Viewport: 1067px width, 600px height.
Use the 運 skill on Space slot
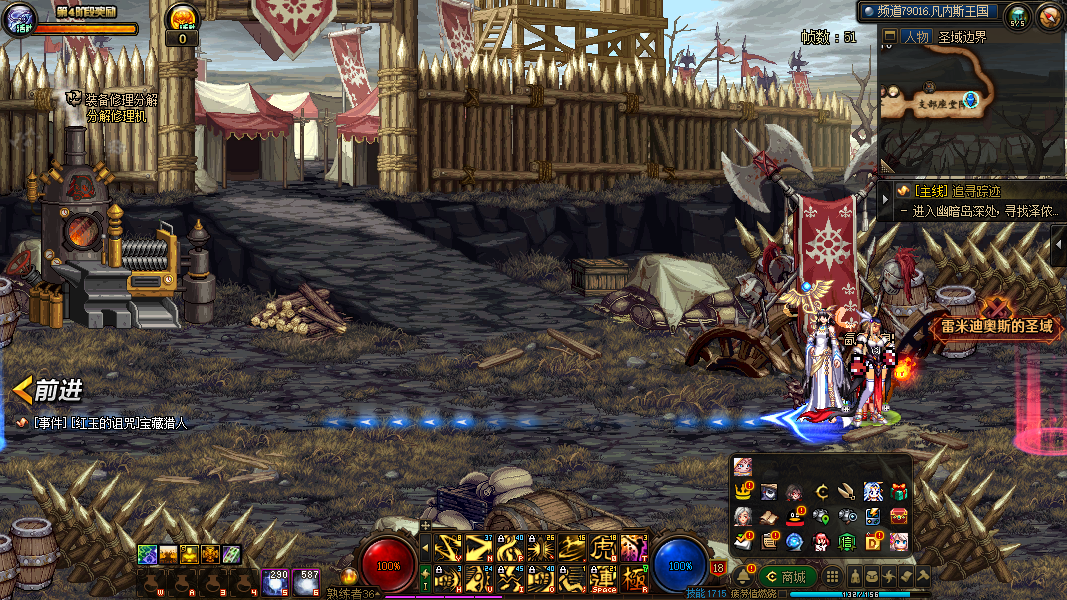(603, 577)
